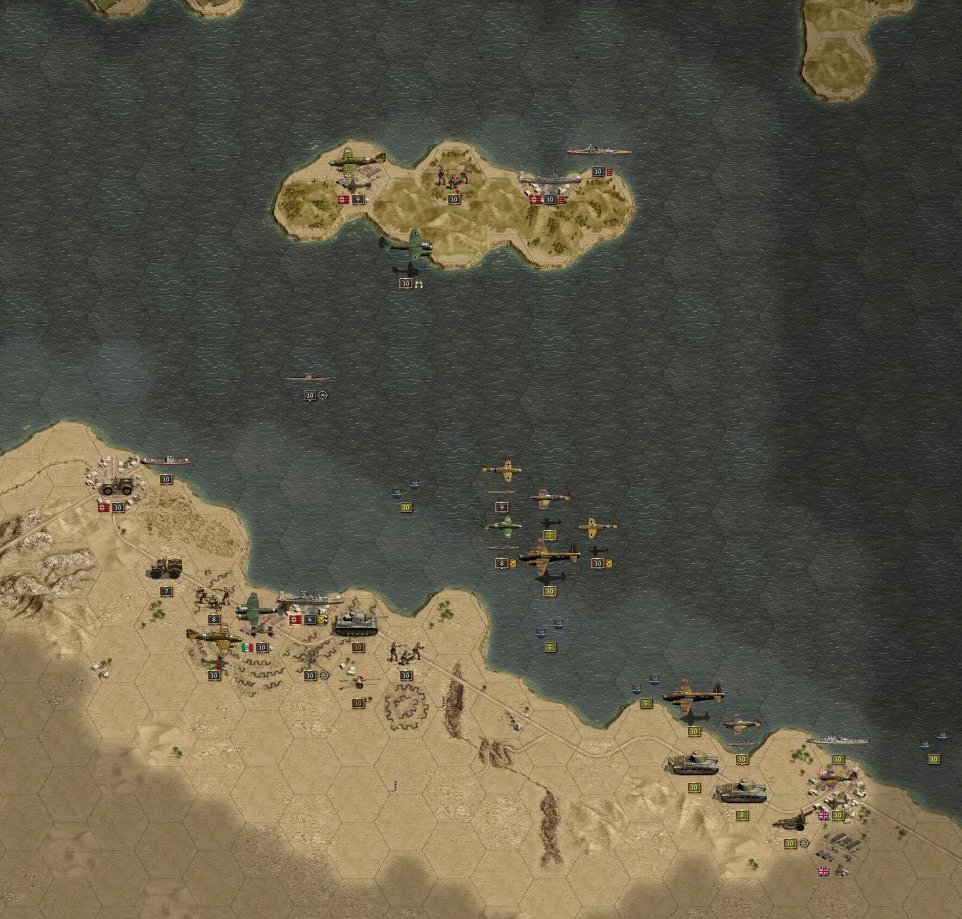
Task: Select the grey German tank on the coast
Action: pos(356,624)
